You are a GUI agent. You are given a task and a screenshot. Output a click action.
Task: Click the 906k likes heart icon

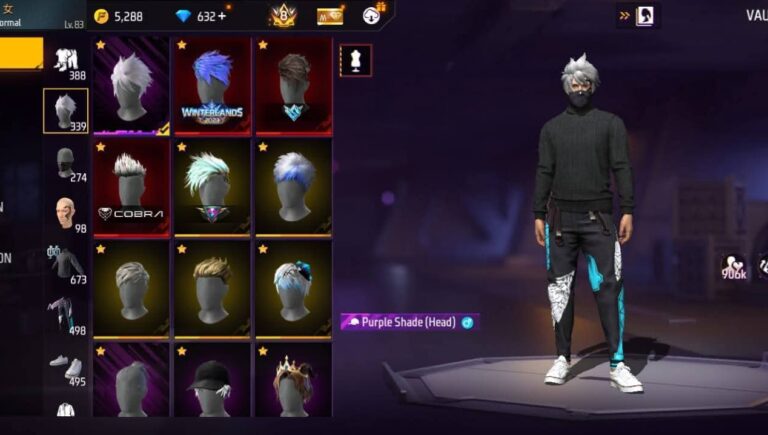click(x=734, y=266)
